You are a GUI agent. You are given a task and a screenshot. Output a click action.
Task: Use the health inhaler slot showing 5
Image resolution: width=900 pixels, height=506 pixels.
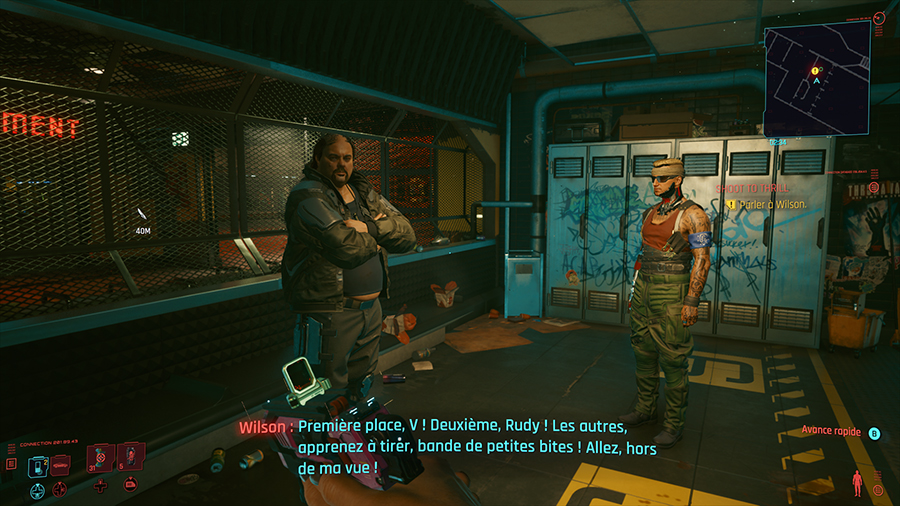pyautogui.click(x=130, y=458)
